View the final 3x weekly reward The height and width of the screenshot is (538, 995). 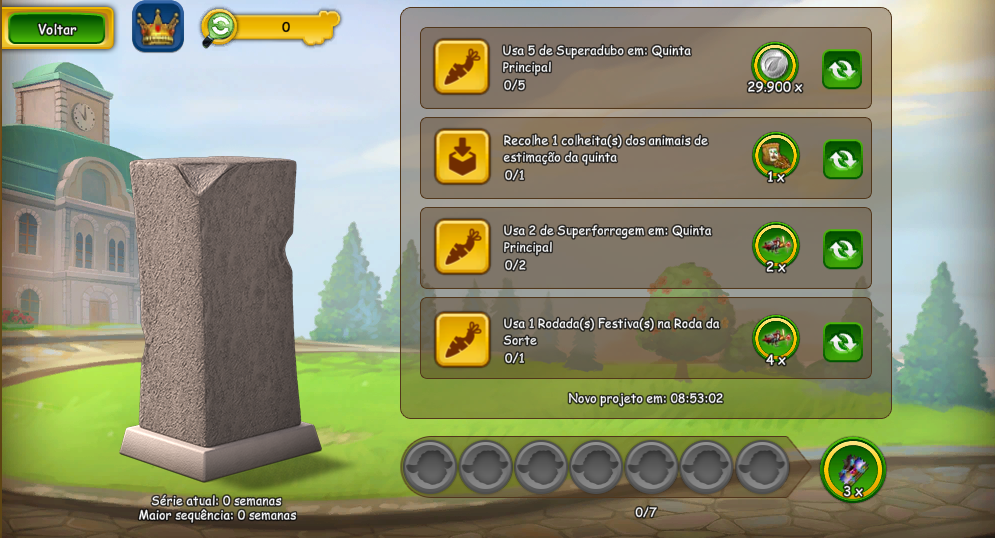853,469
